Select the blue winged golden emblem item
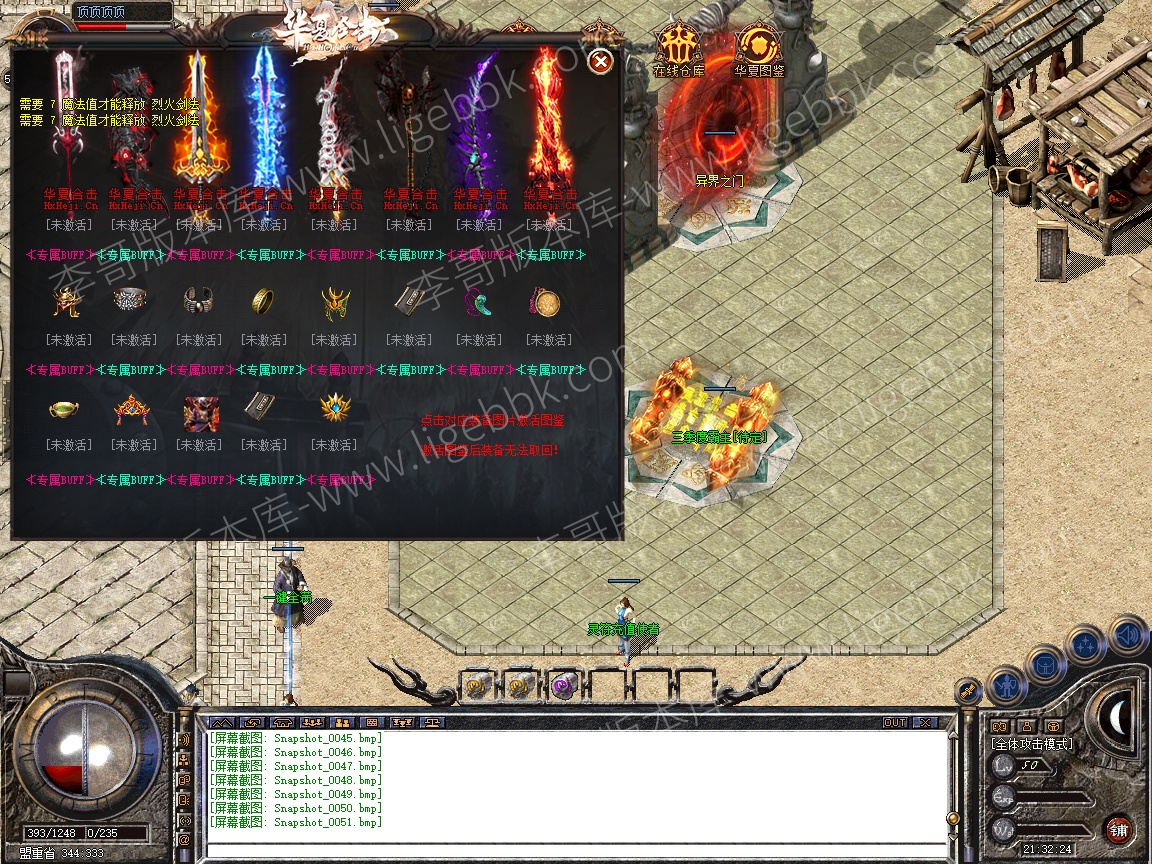Viewport: 1152px width, 864px height. pos(334,409)
